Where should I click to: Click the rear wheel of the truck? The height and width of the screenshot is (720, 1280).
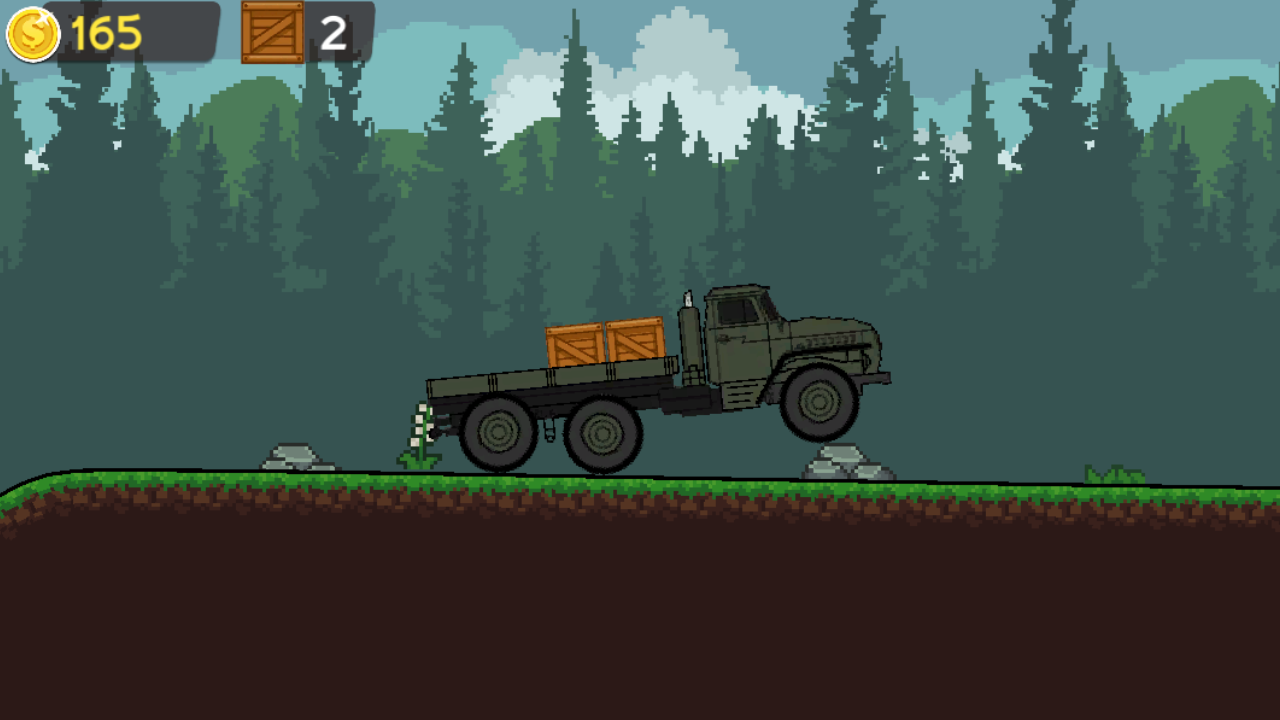(497, 435)
